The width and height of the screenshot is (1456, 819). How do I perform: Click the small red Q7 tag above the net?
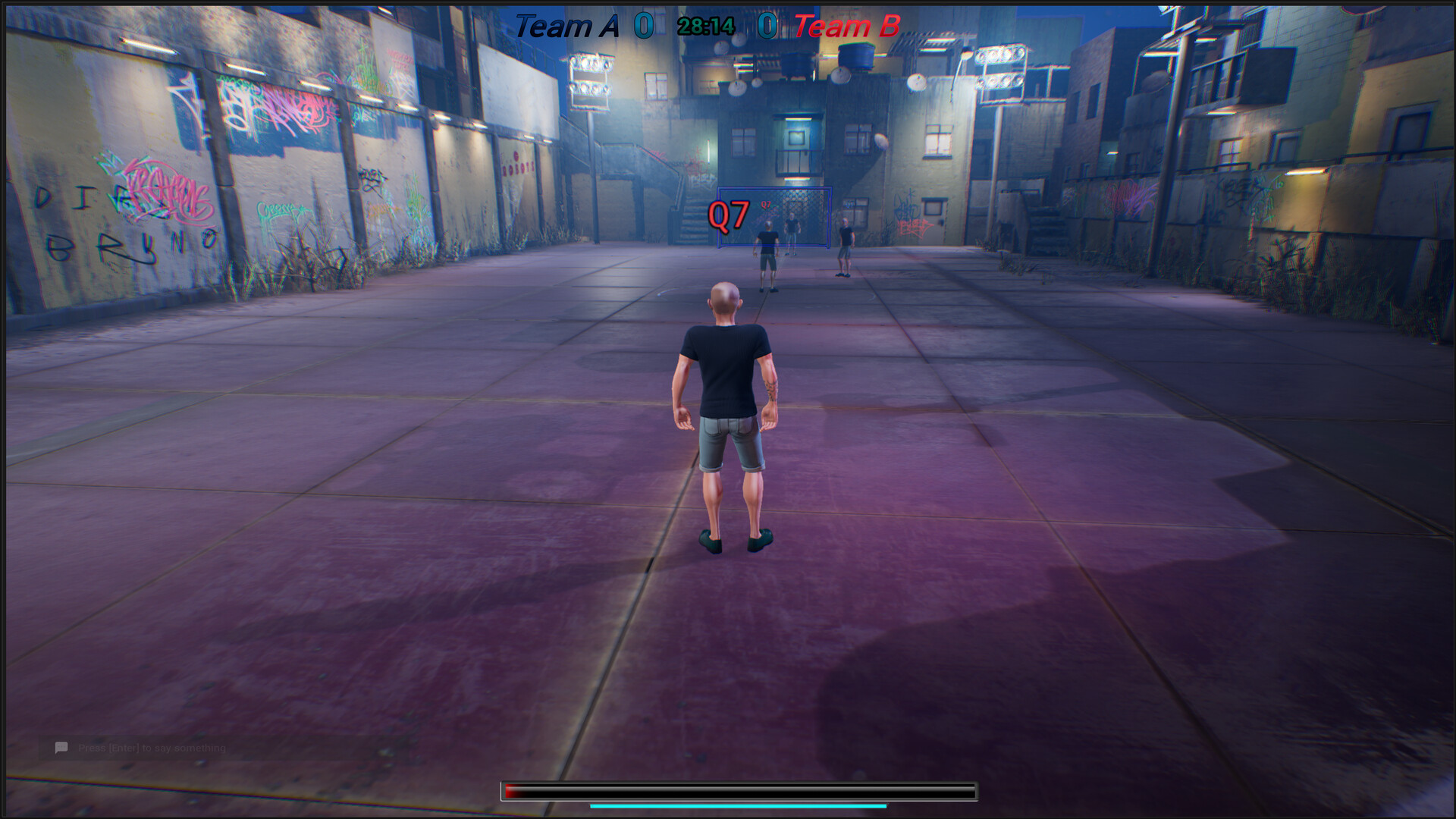pos(766,204)
